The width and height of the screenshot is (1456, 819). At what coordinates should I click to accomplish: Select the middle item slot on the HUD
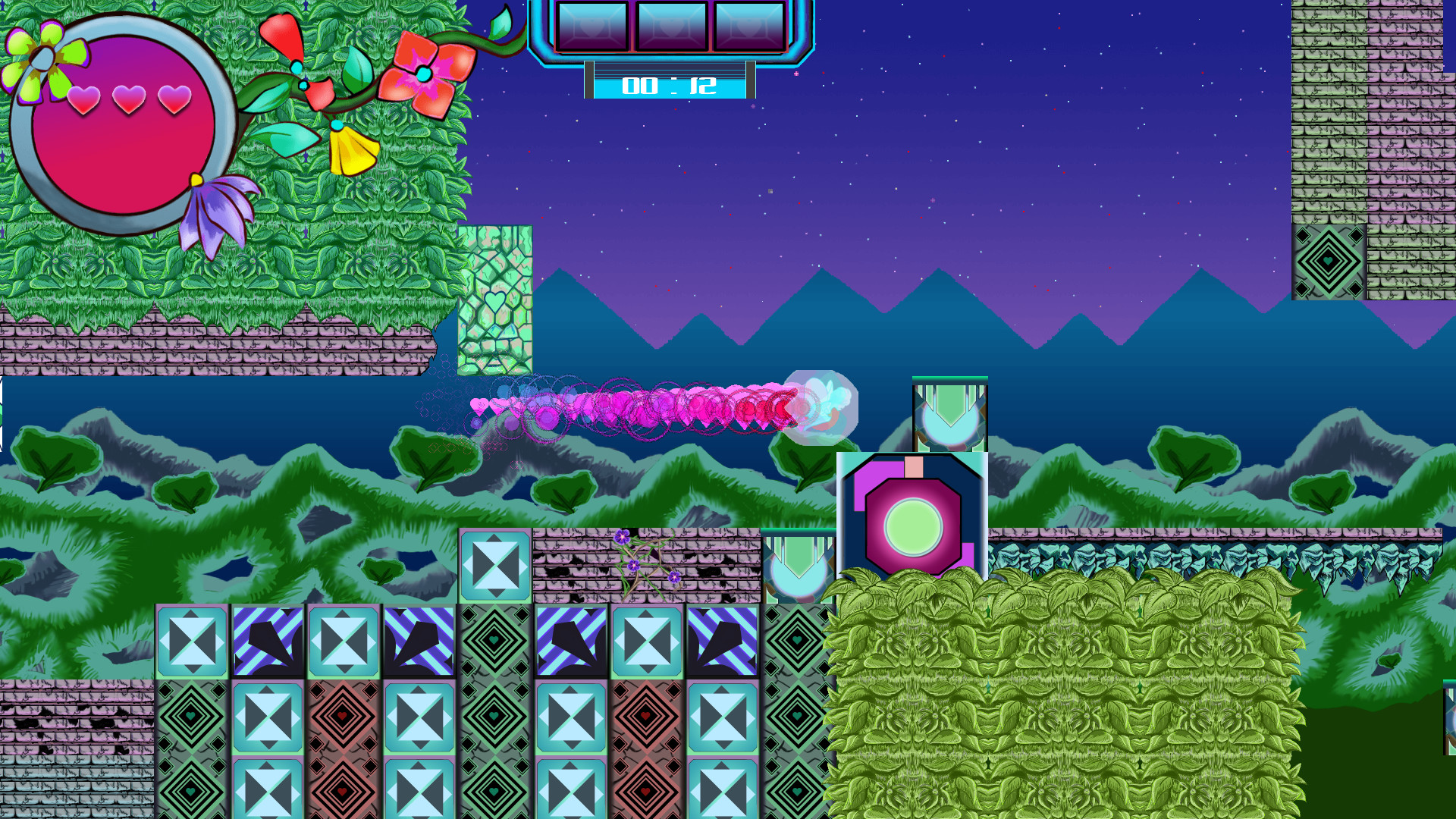point(670,24)
